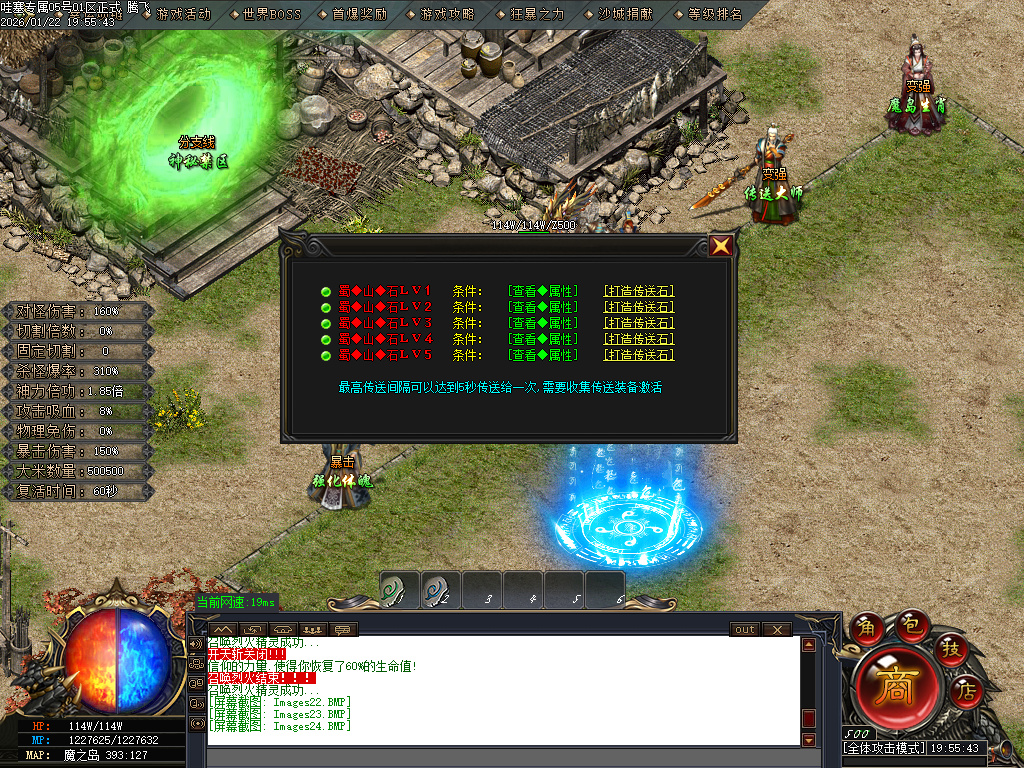This screenshot has height=768, width=1024.
Task: View attributes of 蜀山石 LV1
Action: [x=543, y=291]
